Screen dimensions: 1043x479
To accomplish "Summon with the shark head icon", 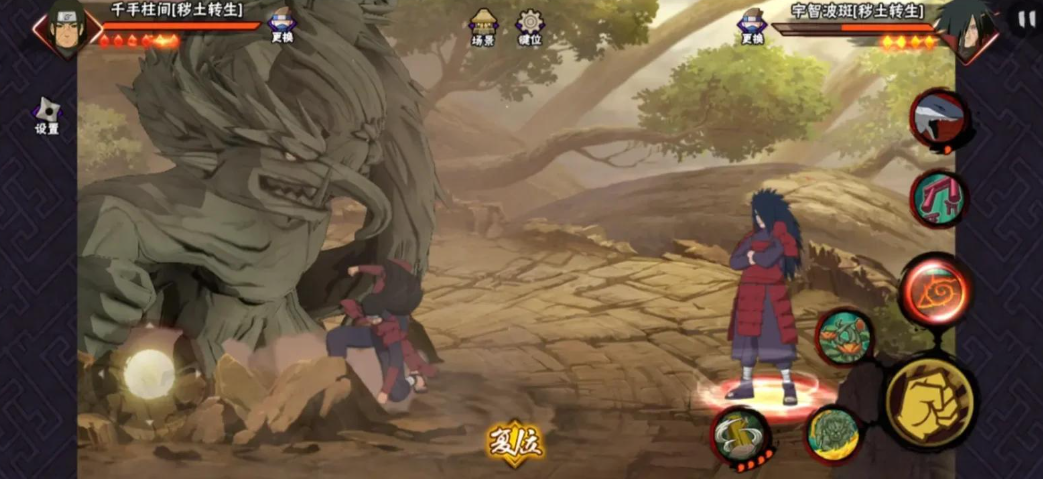I will coord(937,118).
